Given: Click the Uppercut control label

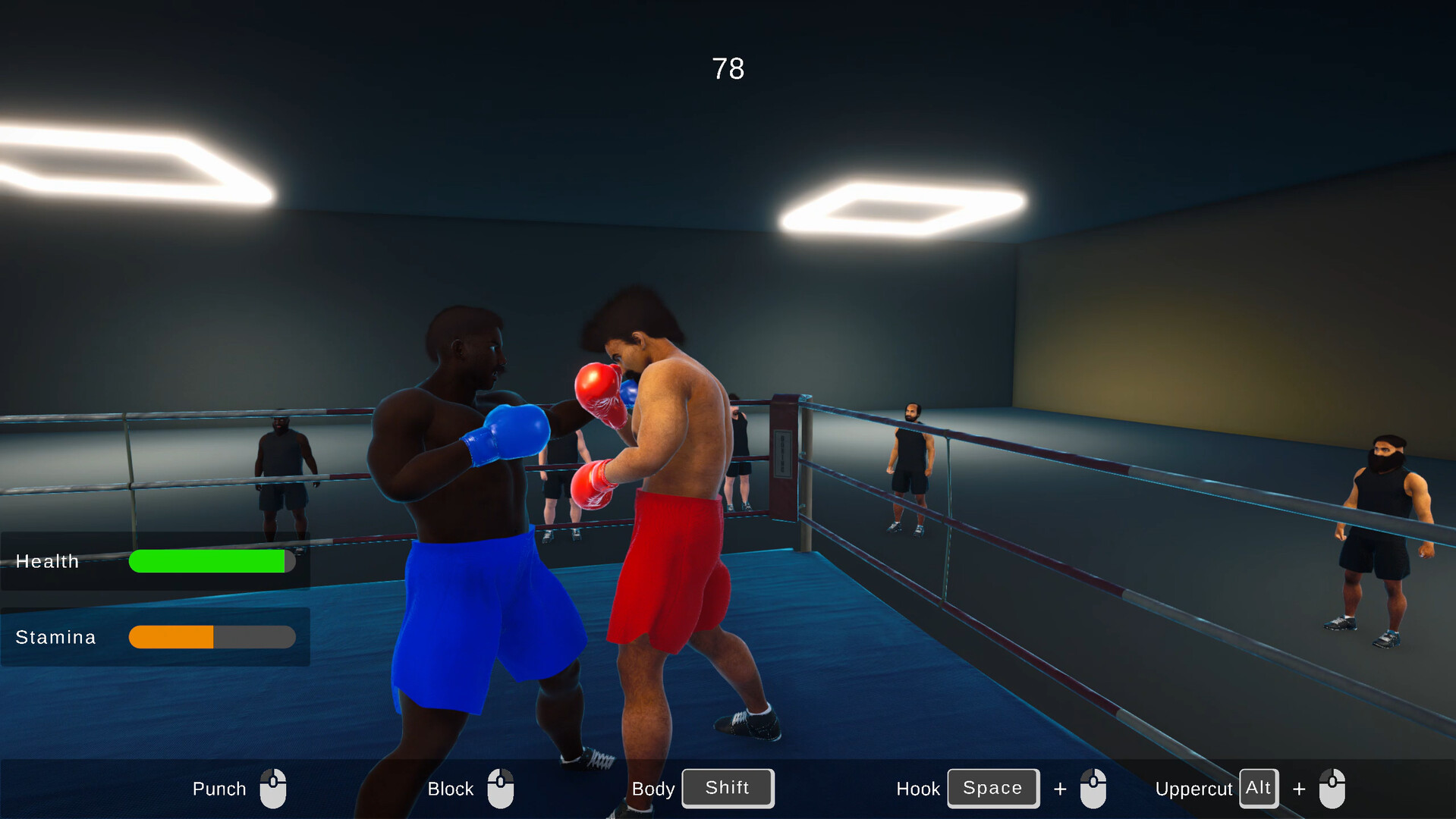Looking at the screenshot, I should tap(1193, 788).
